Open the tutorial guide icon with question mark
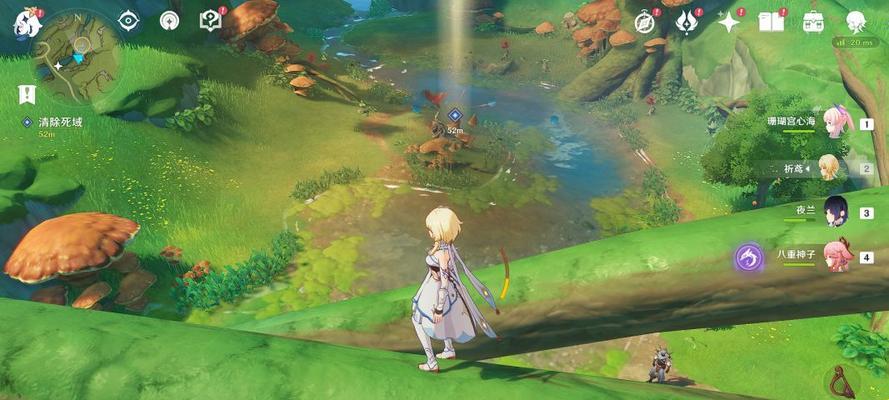The width and height of the screenshot is (889, 400). pos(210,20)
